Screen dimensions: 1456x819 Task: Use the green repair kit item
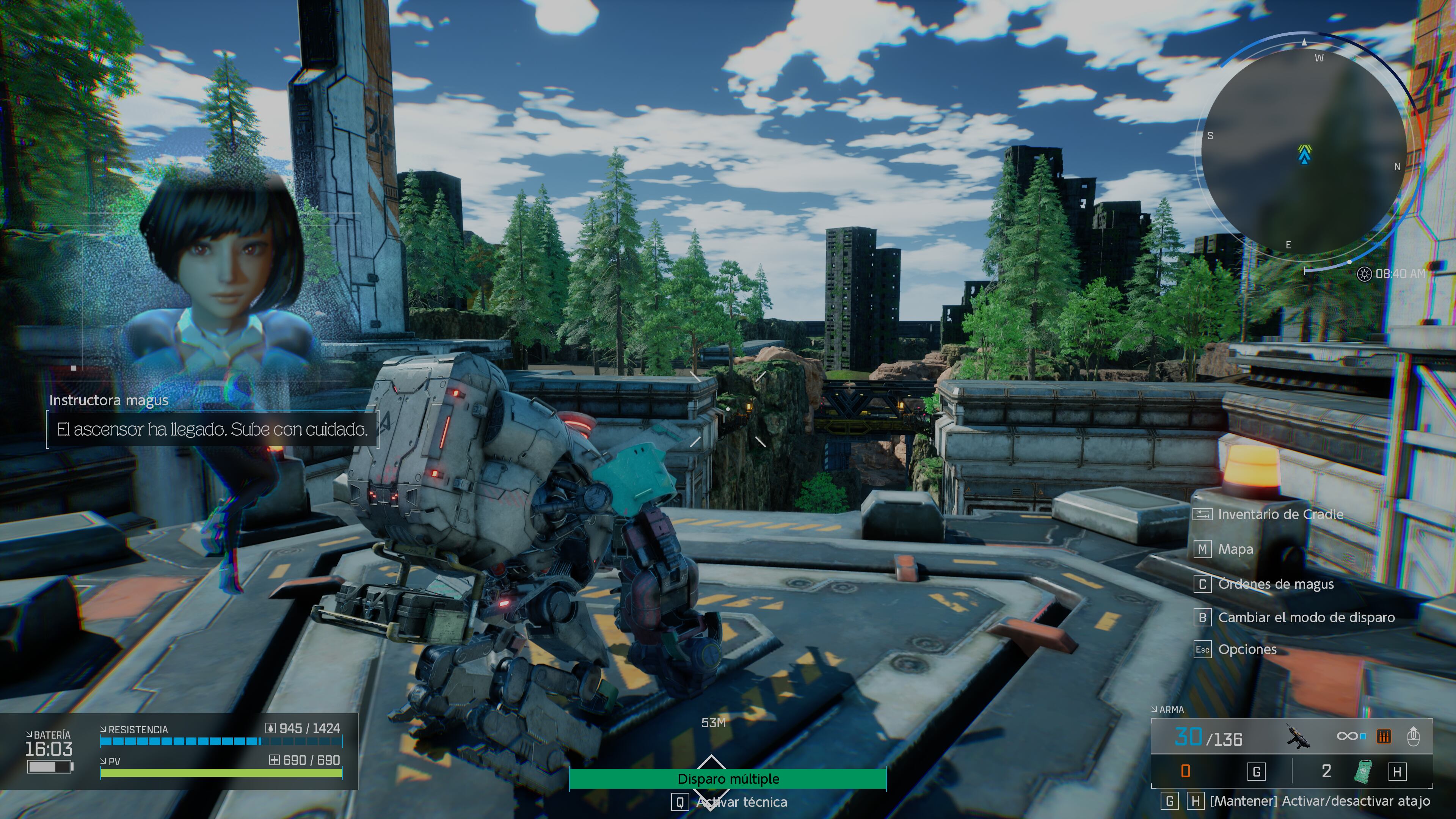[1363, 772]
